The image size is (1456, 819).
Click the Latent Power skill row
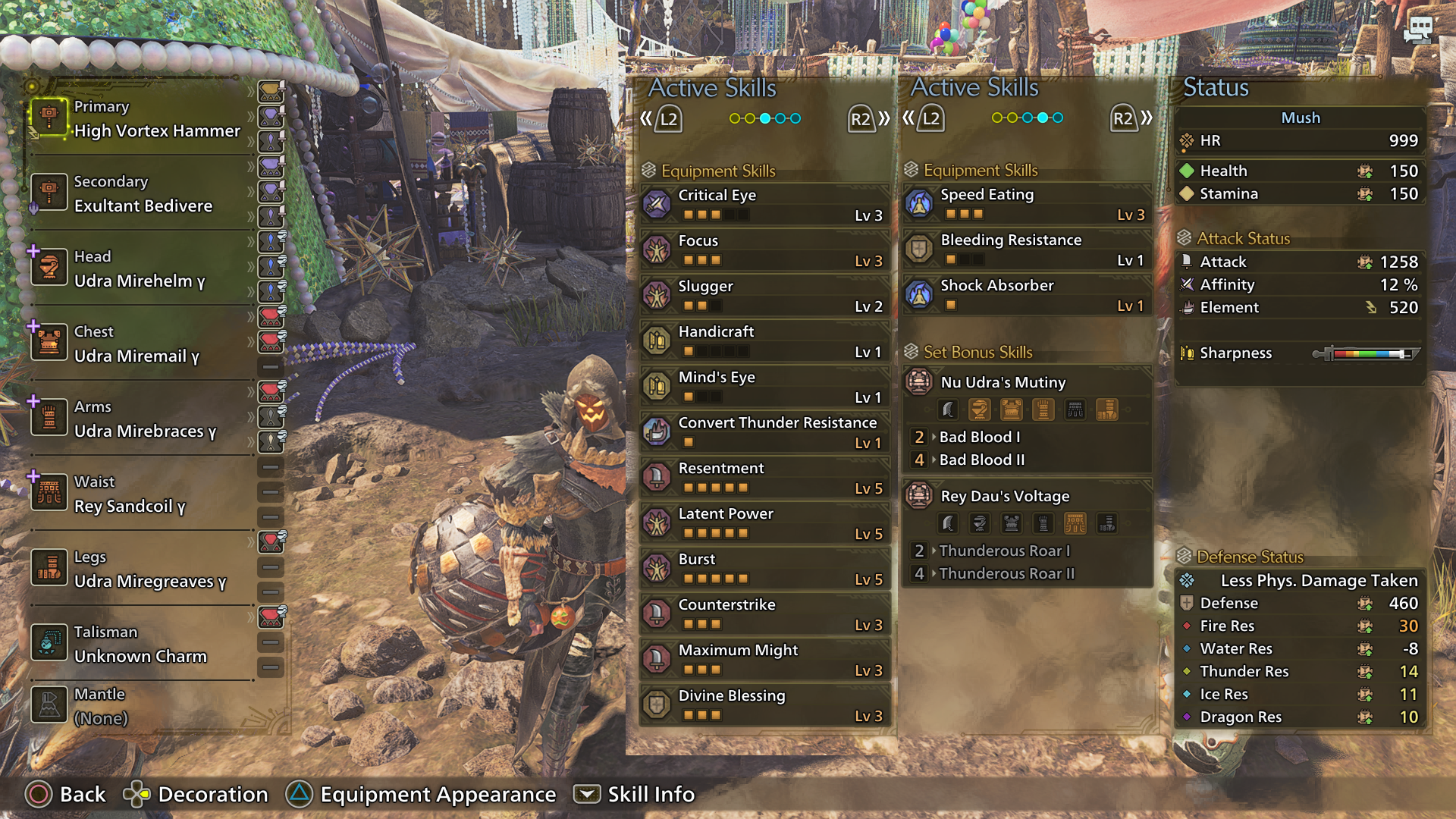click(764, 523)
